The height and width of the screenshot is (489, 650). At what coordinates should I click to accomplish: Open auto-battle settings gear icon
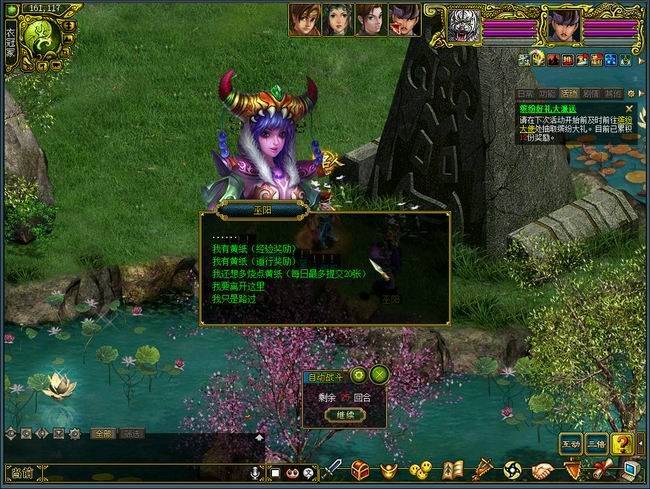click(x=358, y=375)
